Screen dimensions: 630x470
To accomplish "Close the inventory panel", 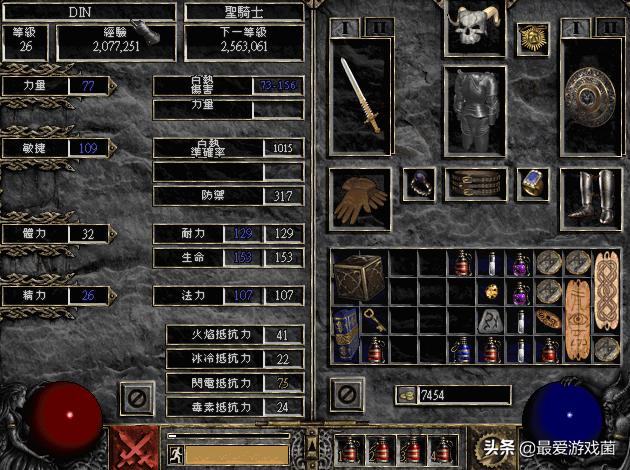I will click(x=347, y=395).
